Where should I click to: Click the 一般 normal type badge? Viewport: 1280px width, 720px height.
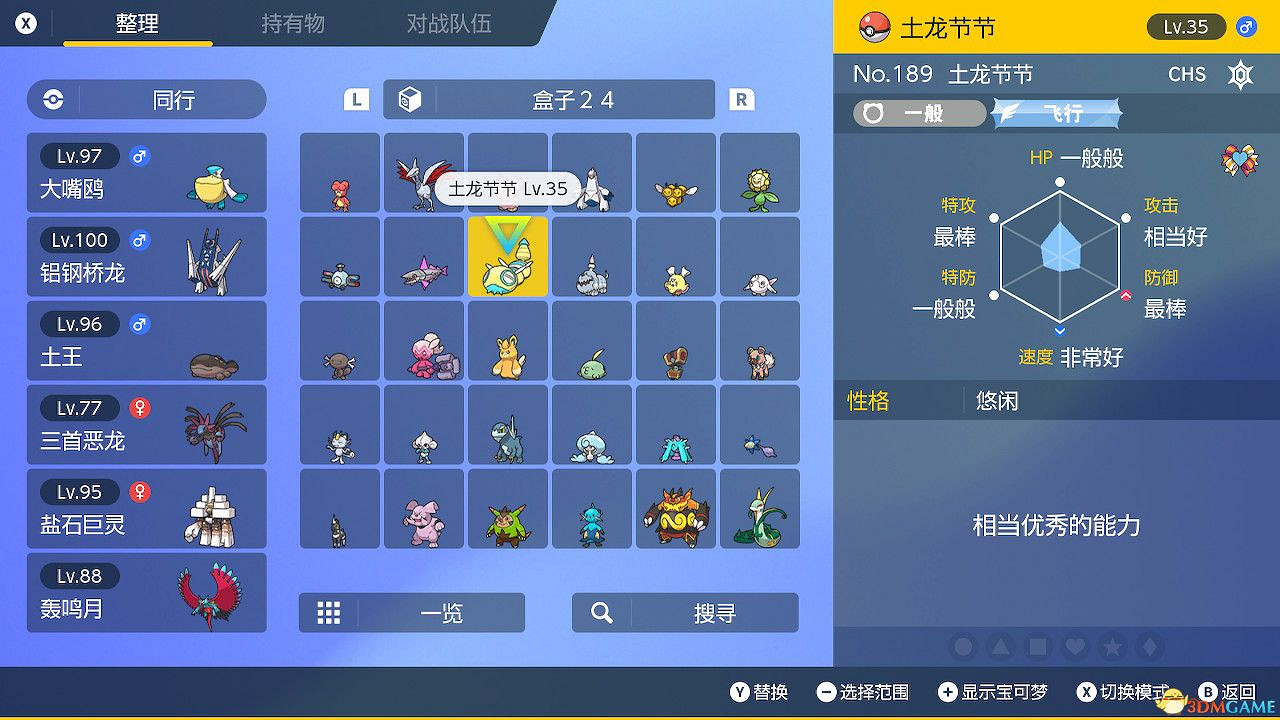coord(920,113)
